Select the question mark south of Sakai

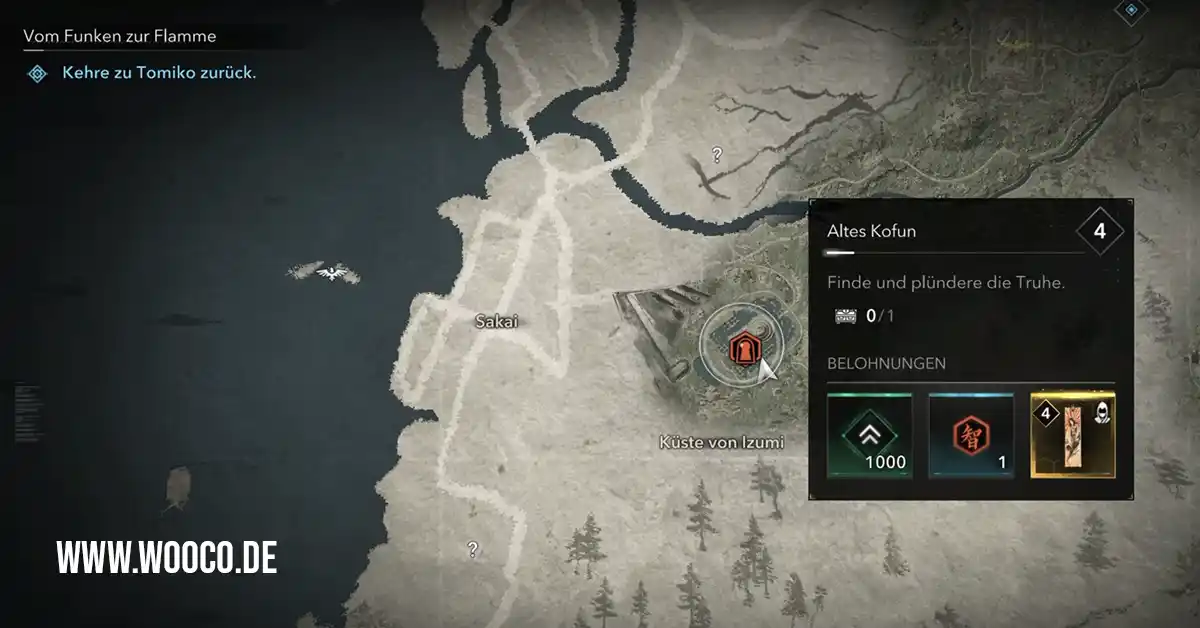tap(472, 548)
